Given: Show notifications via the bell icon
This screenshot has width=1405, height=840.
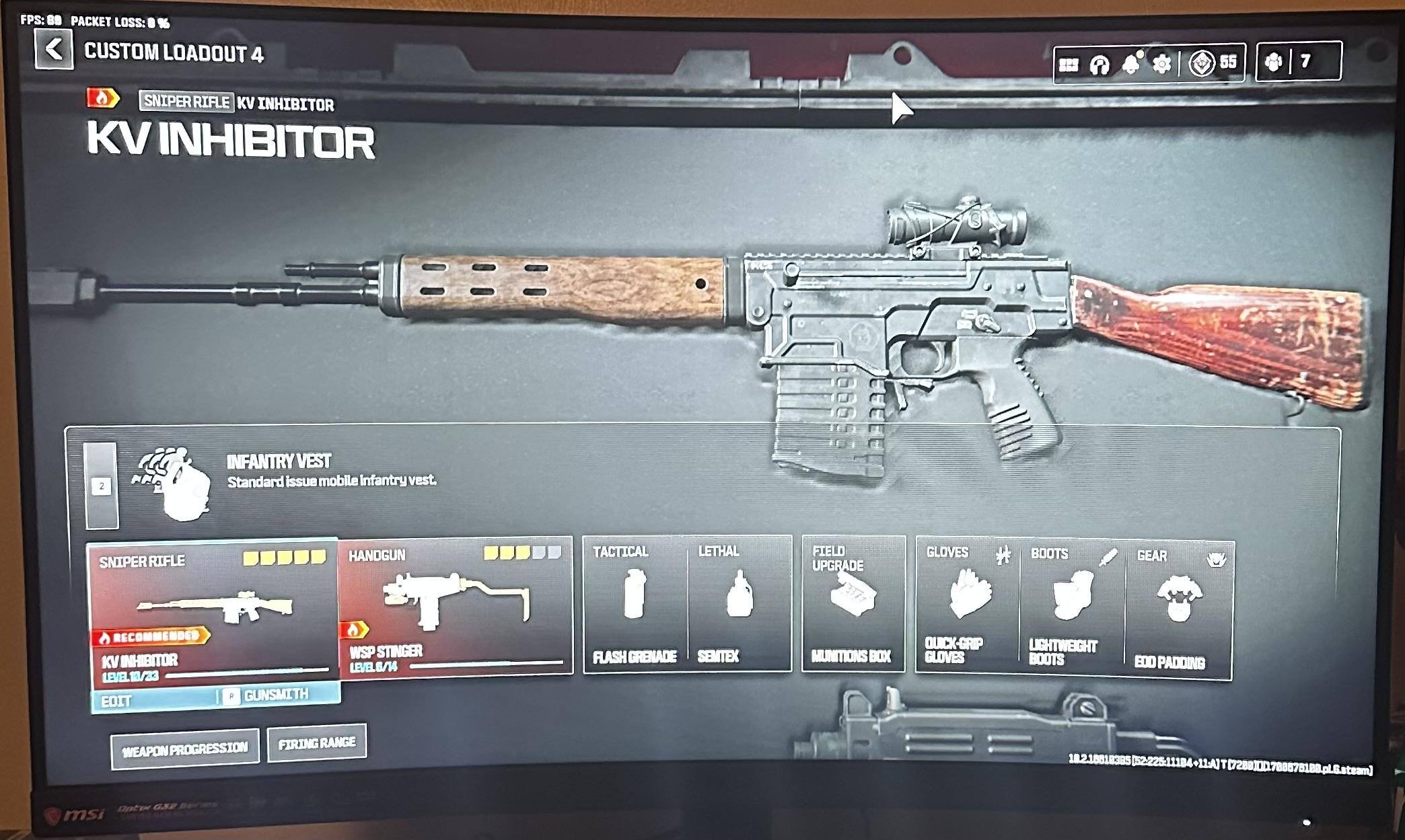Looking at the screenshot, I should pyautogui.click(x=1131, y=64).
